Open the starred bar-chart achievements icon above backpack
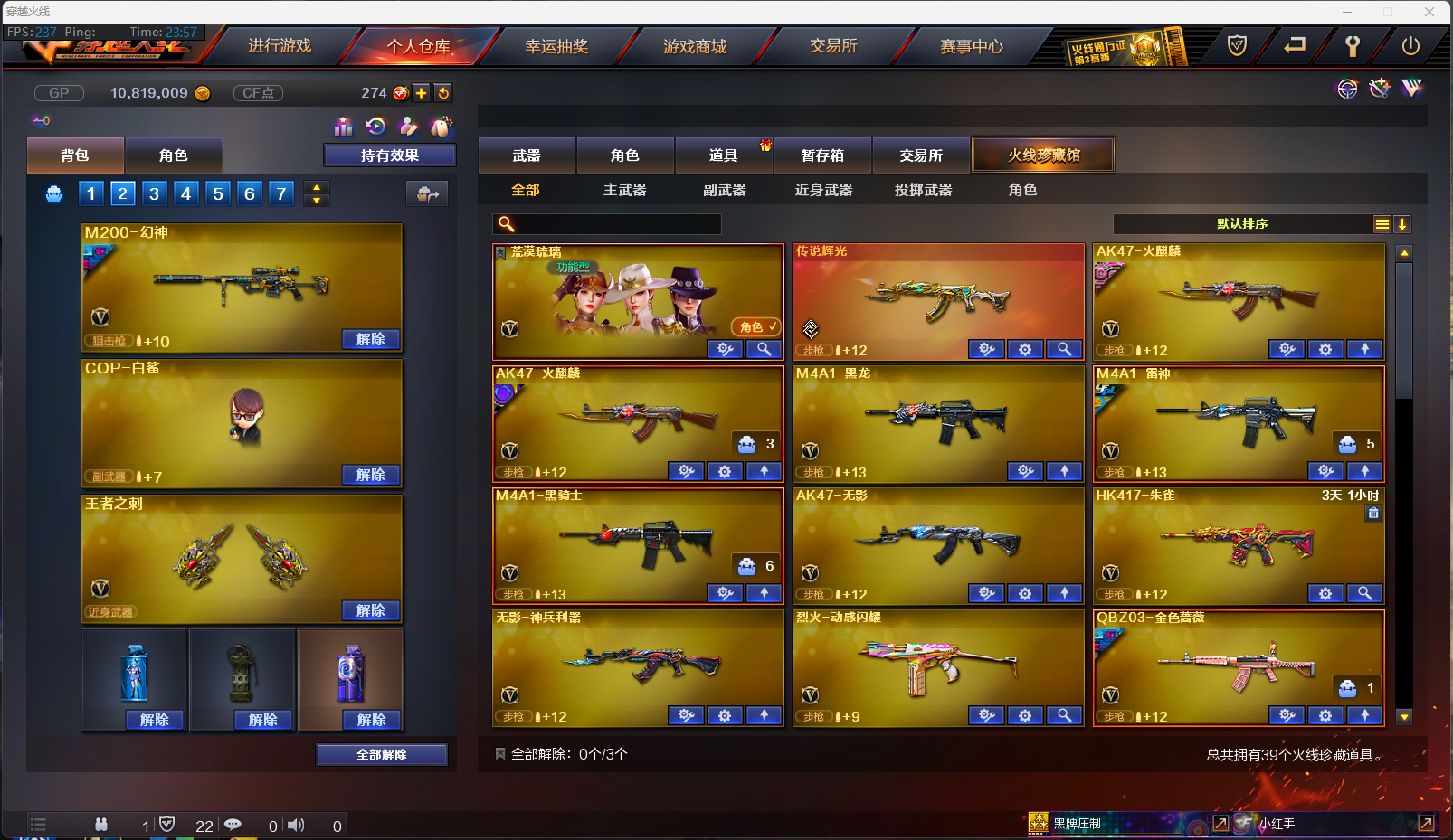This screenshot has height=840, width=1453. (344, 127)
